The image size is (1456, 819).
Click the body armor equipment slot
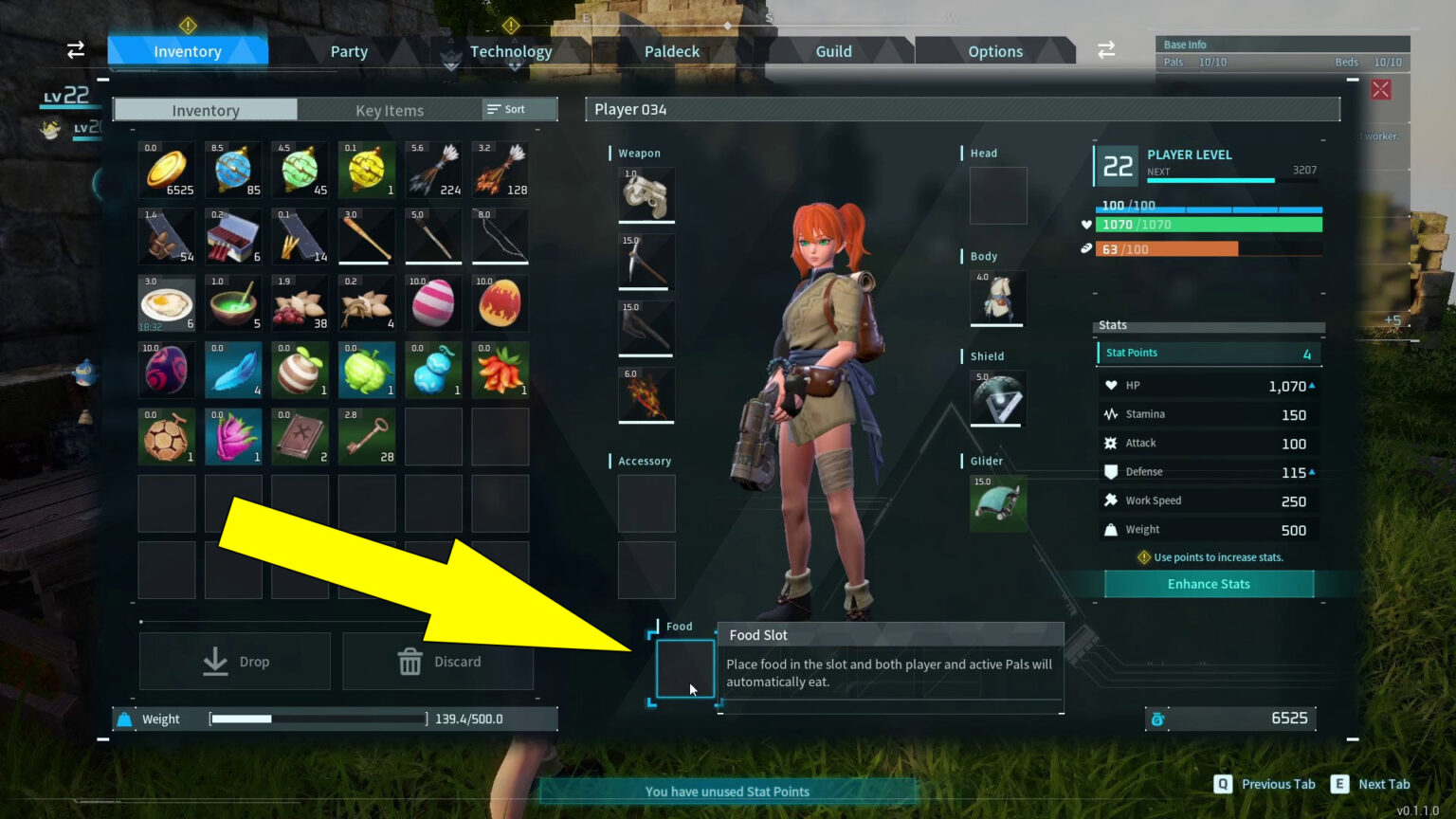pos(996,299)
